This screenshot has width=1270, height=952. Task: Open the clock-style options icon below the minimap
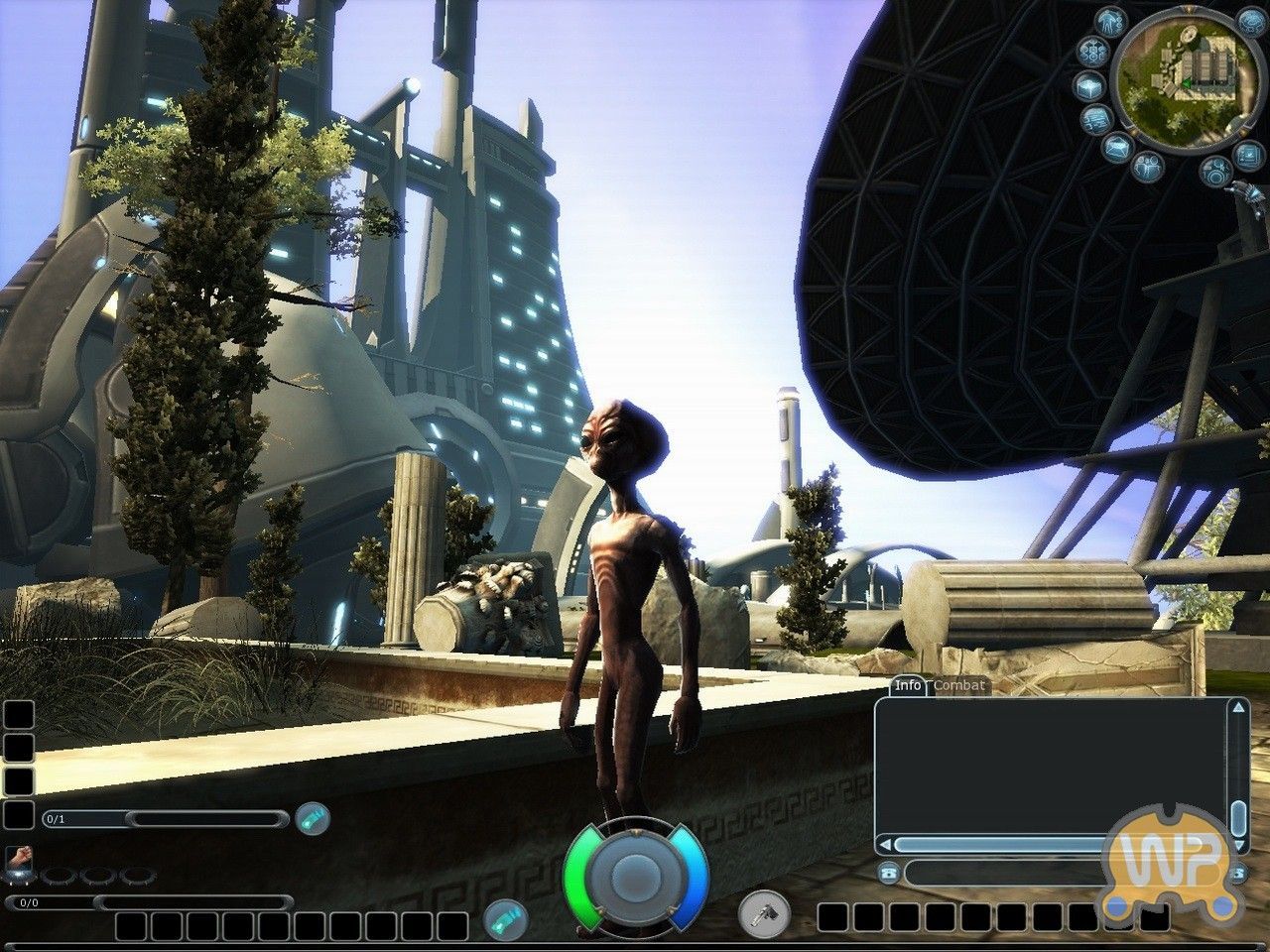pyautogui.click(x=1215, y=169)
